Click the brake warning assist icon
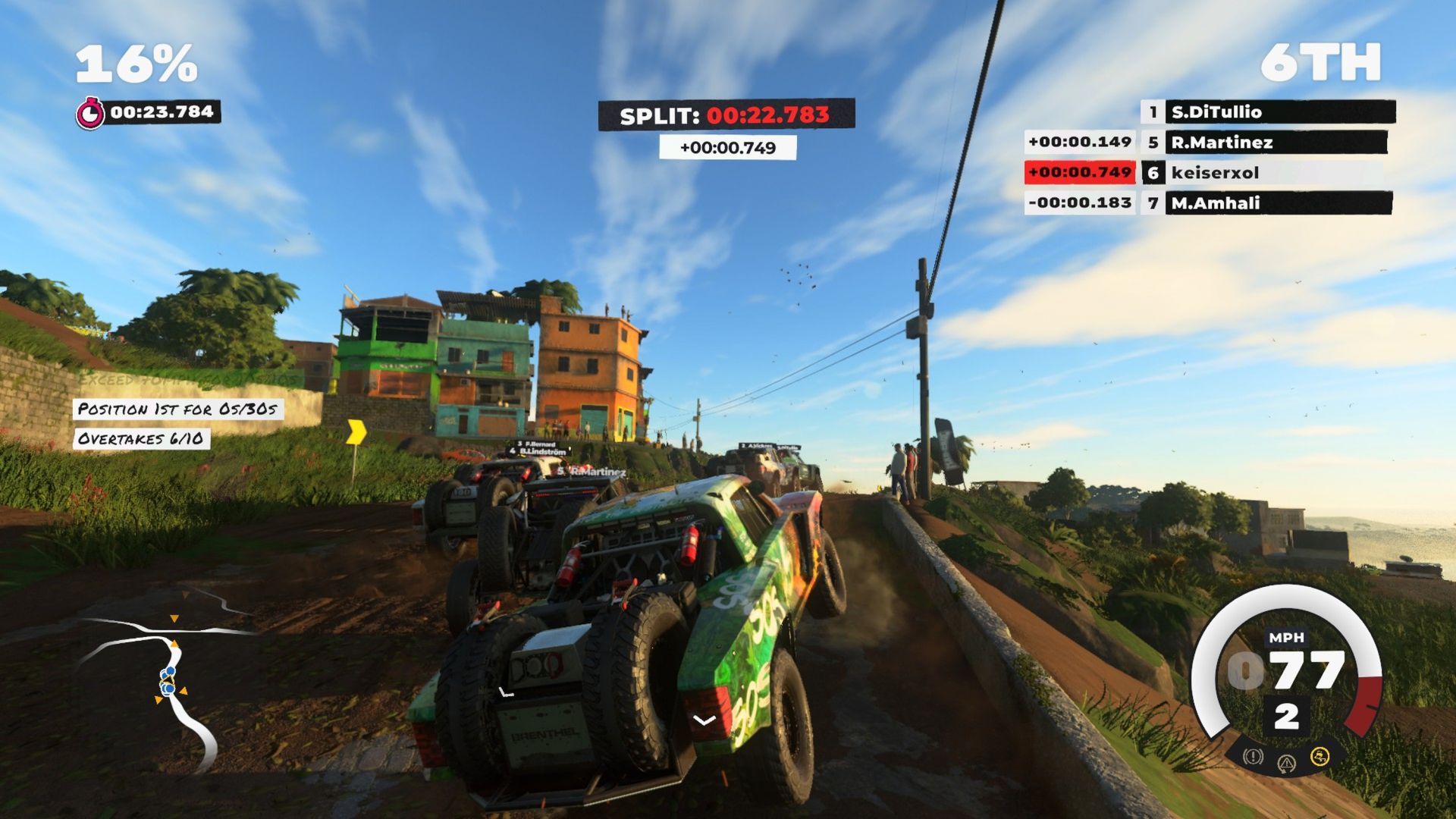 pyautogui.click(x=1253, y=756)
